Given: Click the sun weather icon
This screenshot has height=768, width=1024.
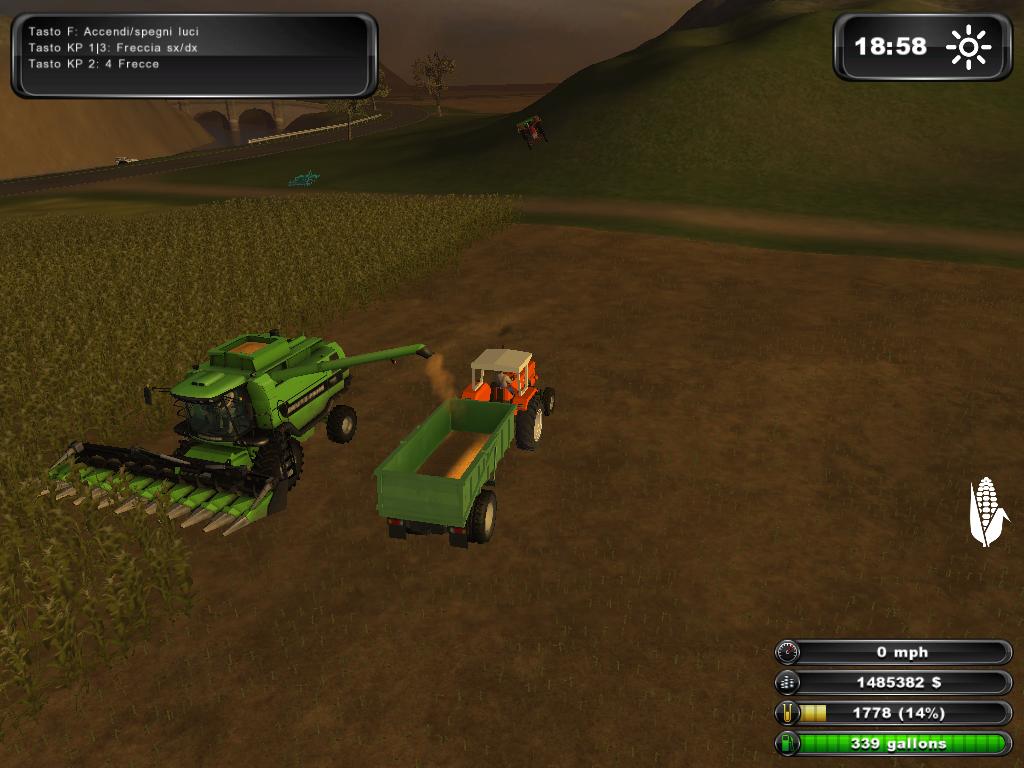Looking at the screenshot, I should point(968,47).
